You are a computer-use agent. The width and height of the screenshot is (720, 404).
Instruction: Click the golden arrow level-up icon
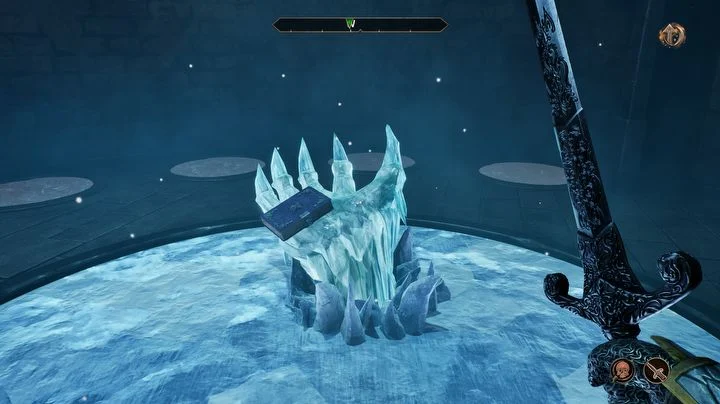click(672, 36)
